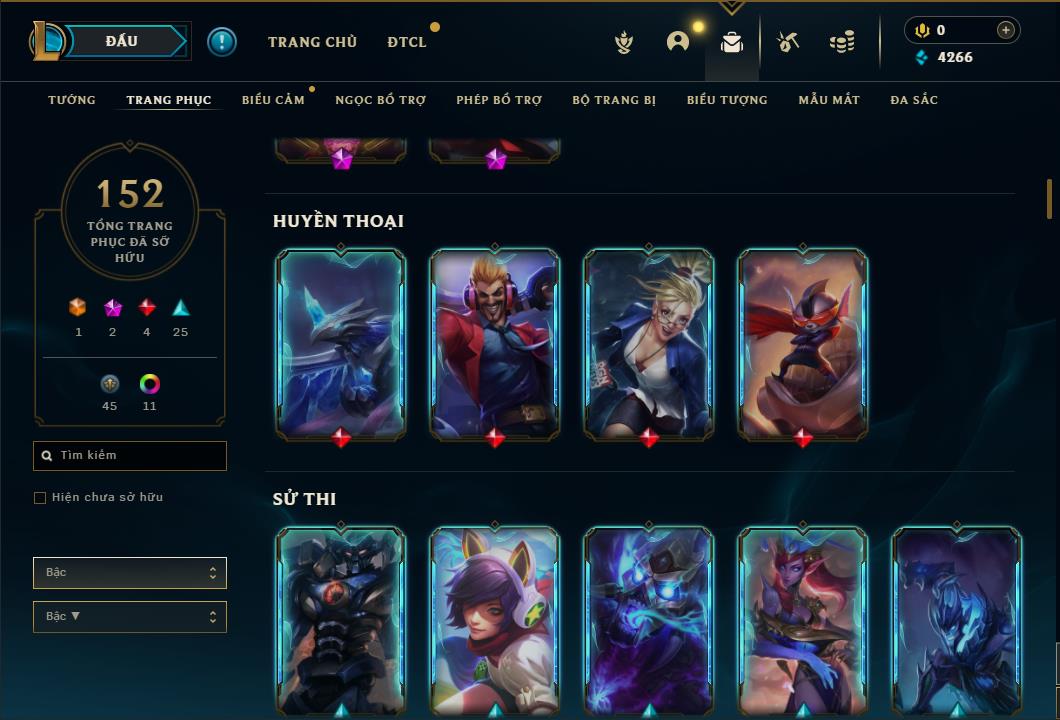The image size is (1060, 720).
Task: Open the NGỌC BỔ TRỢ runes tab
Action: (380, 100)
